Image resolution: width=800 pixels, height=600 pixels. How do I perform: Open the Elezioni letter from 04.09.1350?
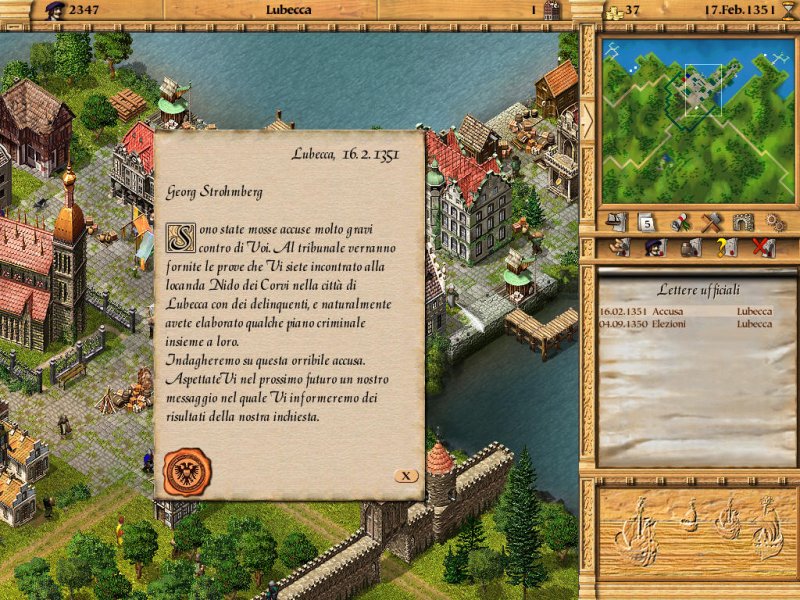pyautogui.click(x=689, y=324)
